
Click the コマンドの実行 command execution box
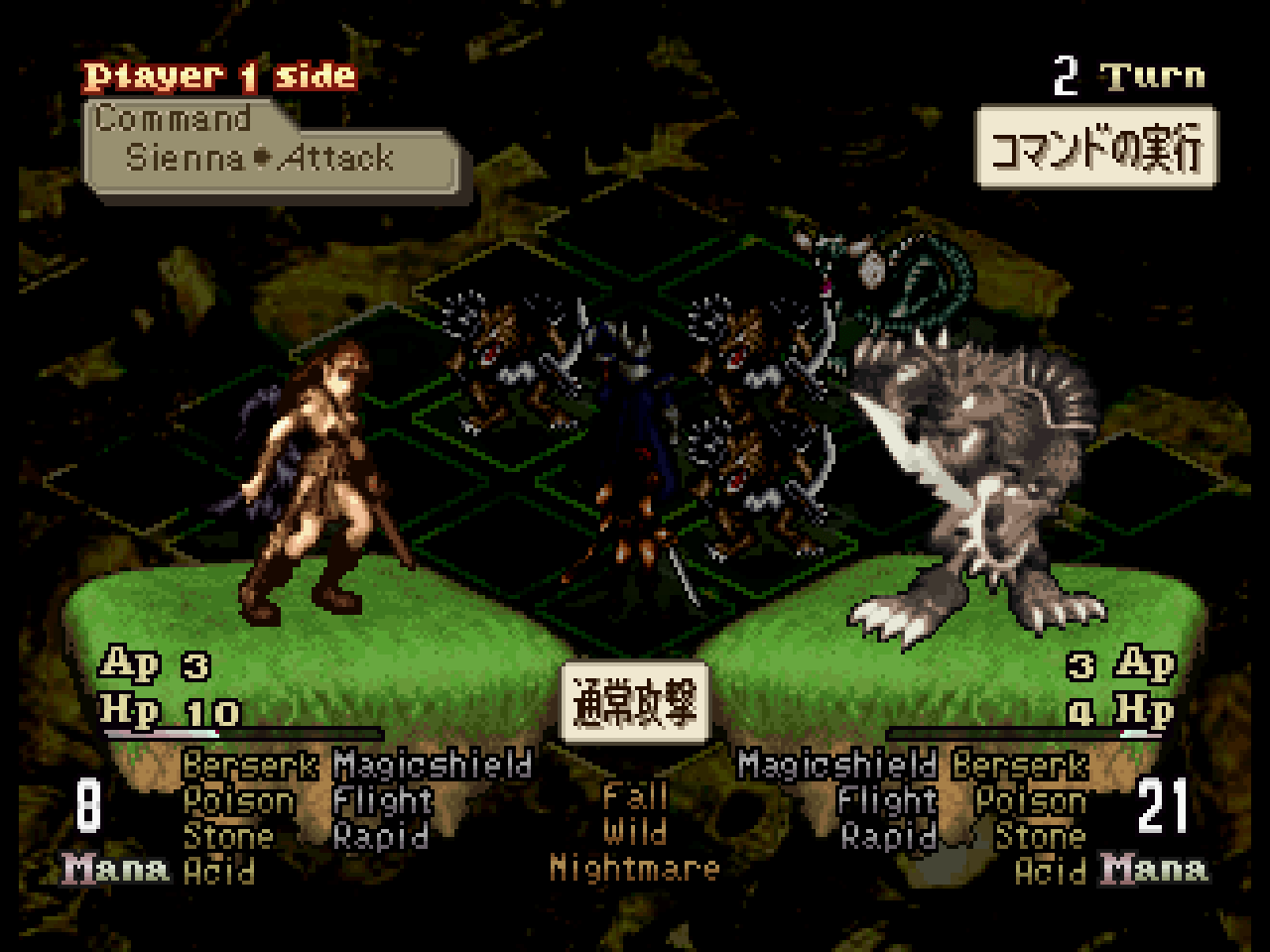(x=1096, y=148)
